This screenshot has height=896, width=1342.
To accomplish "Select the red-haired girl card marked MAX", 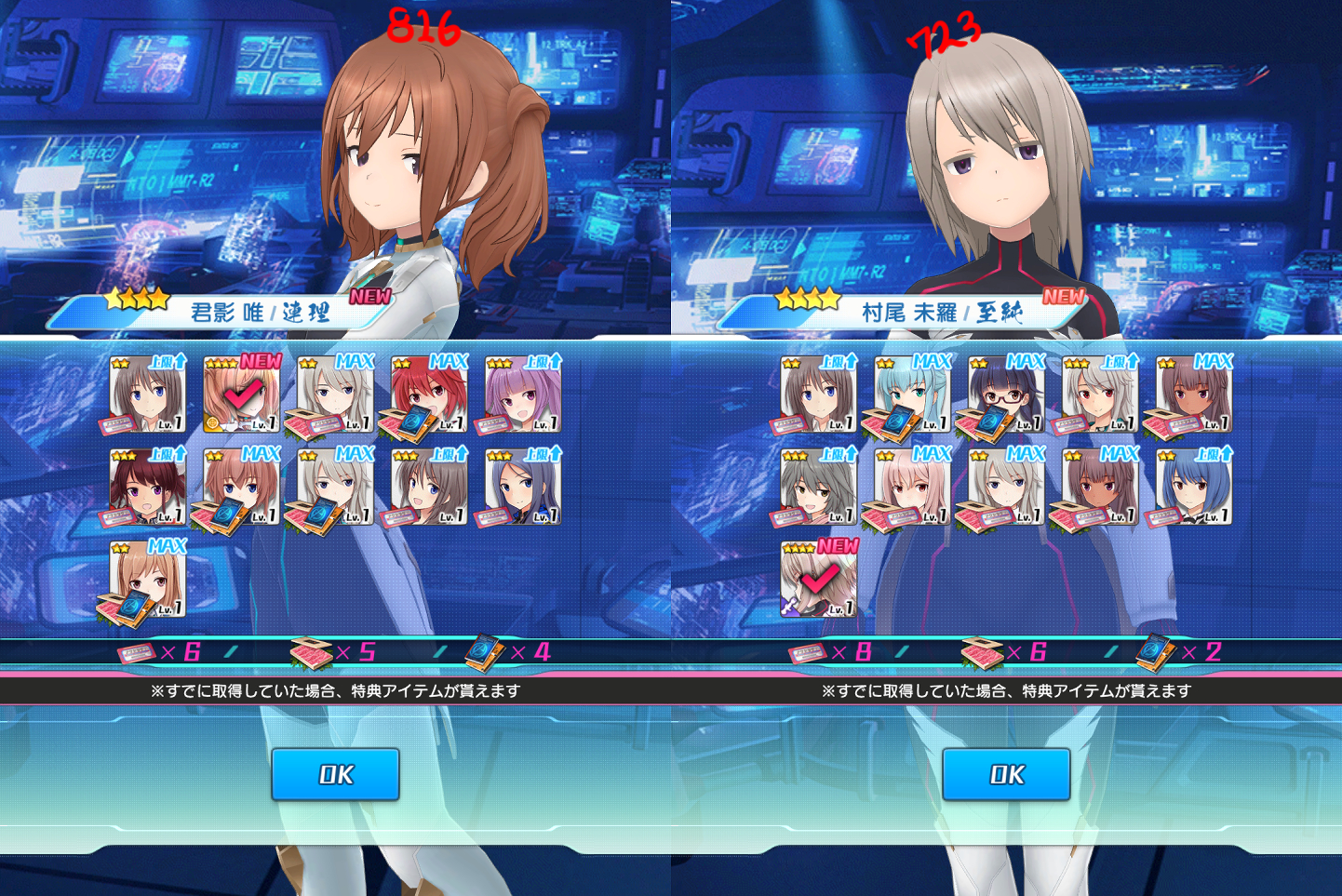I will [x=429, y=395].
